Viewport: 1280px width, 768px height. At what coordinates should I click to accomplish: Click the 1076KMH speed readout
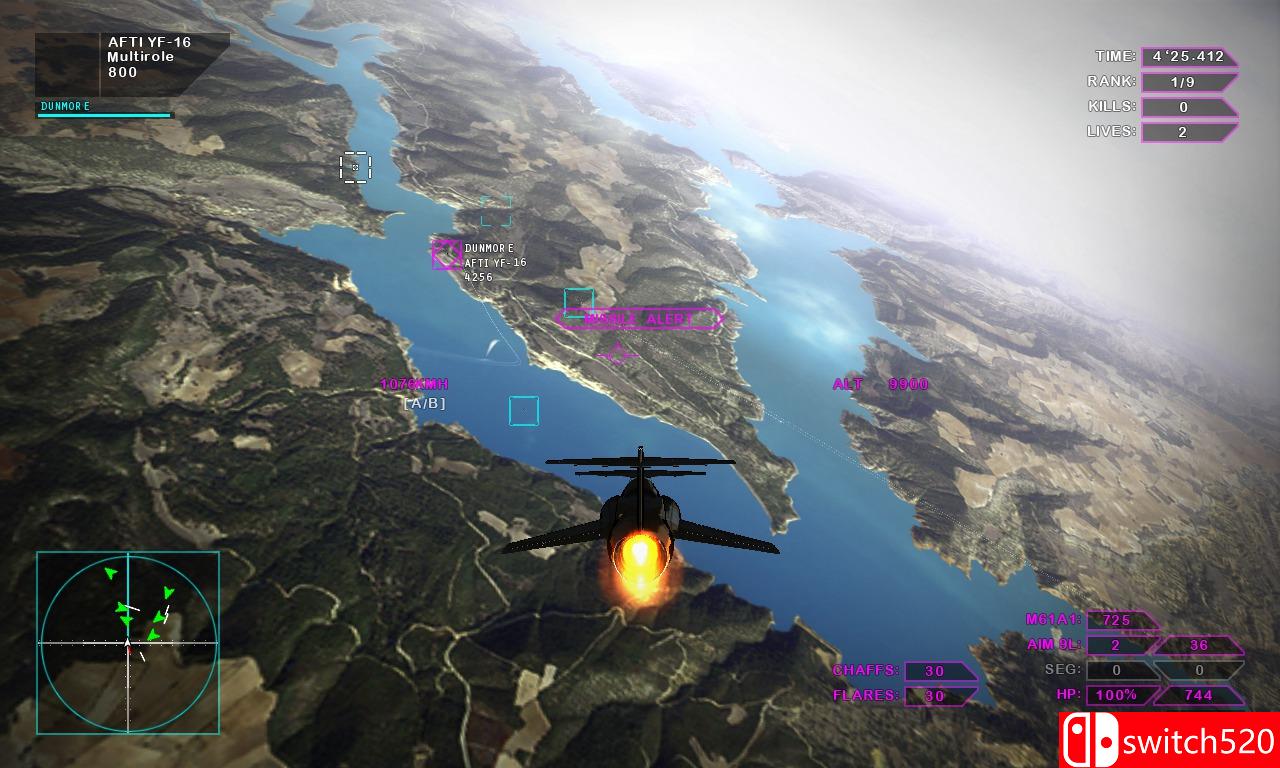(x=413, y=382)
